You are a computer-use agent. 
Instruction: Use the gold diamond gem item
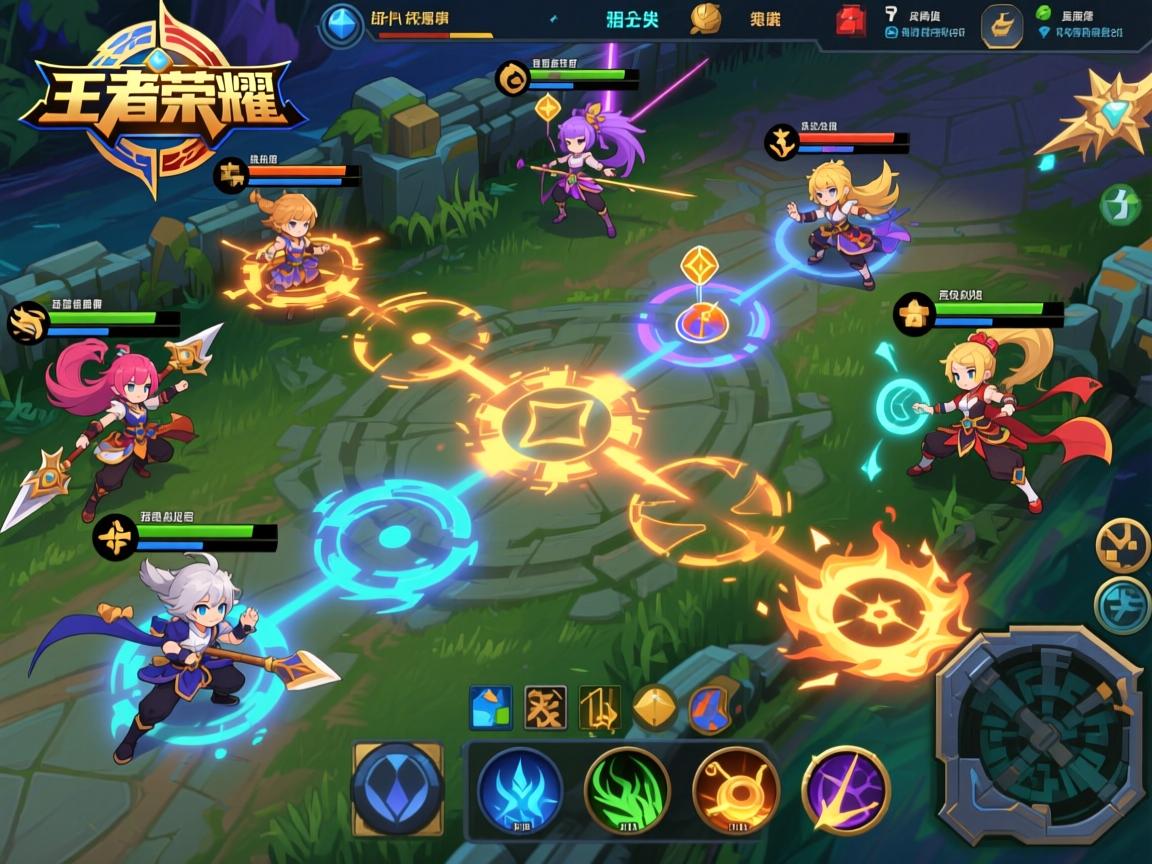(654, 707)
